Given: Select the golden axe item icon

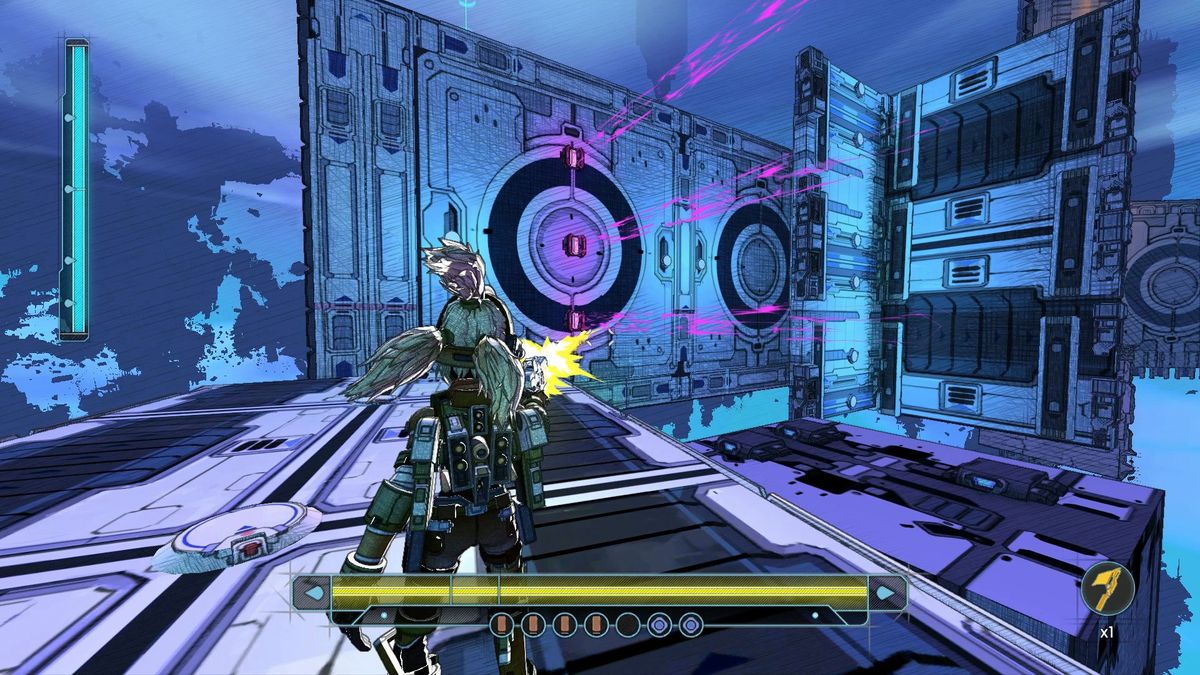Looking at the screenshot, I should tap(1107, 590).
